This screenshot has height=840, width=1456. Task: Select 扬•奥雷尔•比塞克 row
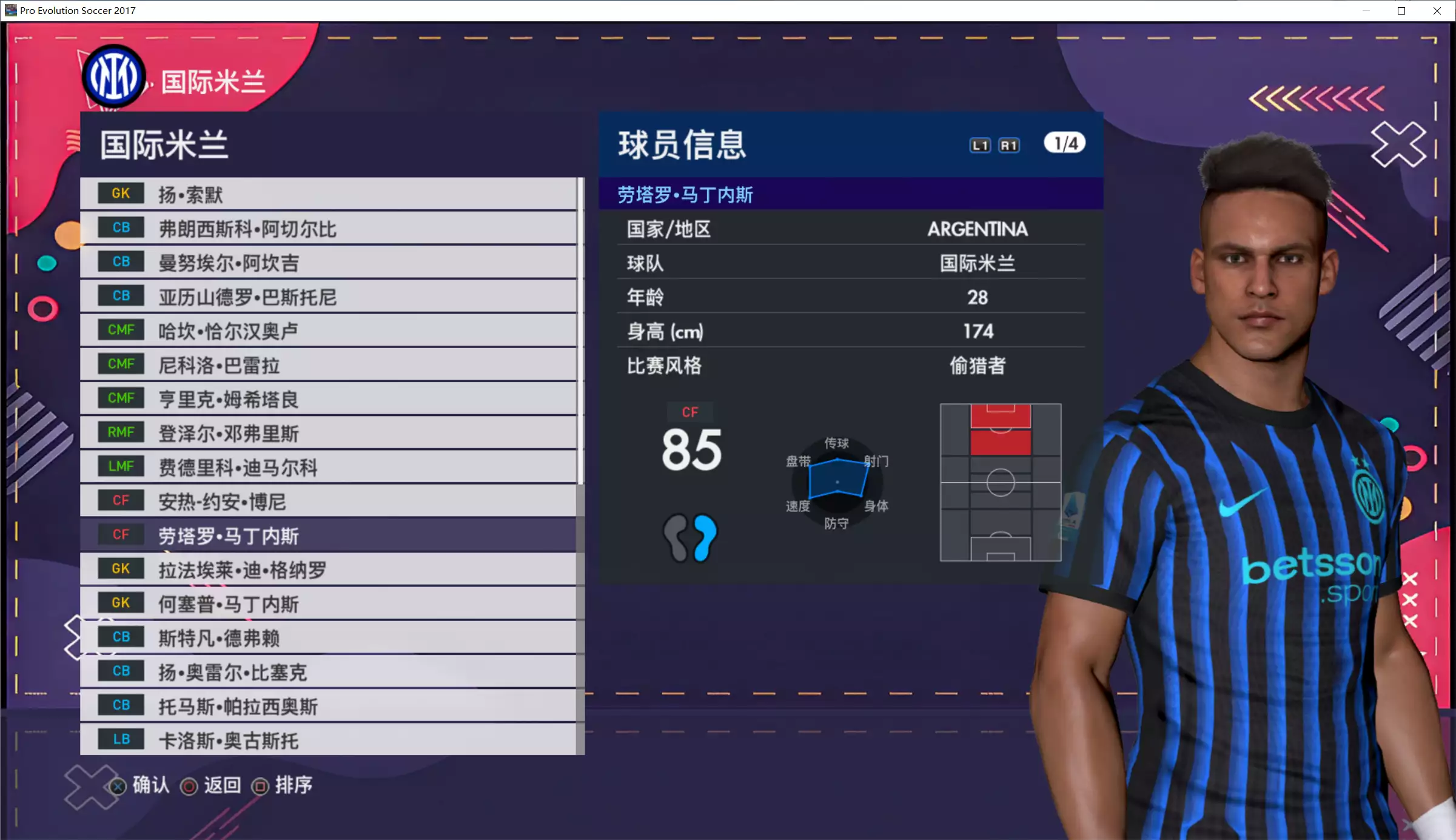point(327,671)
